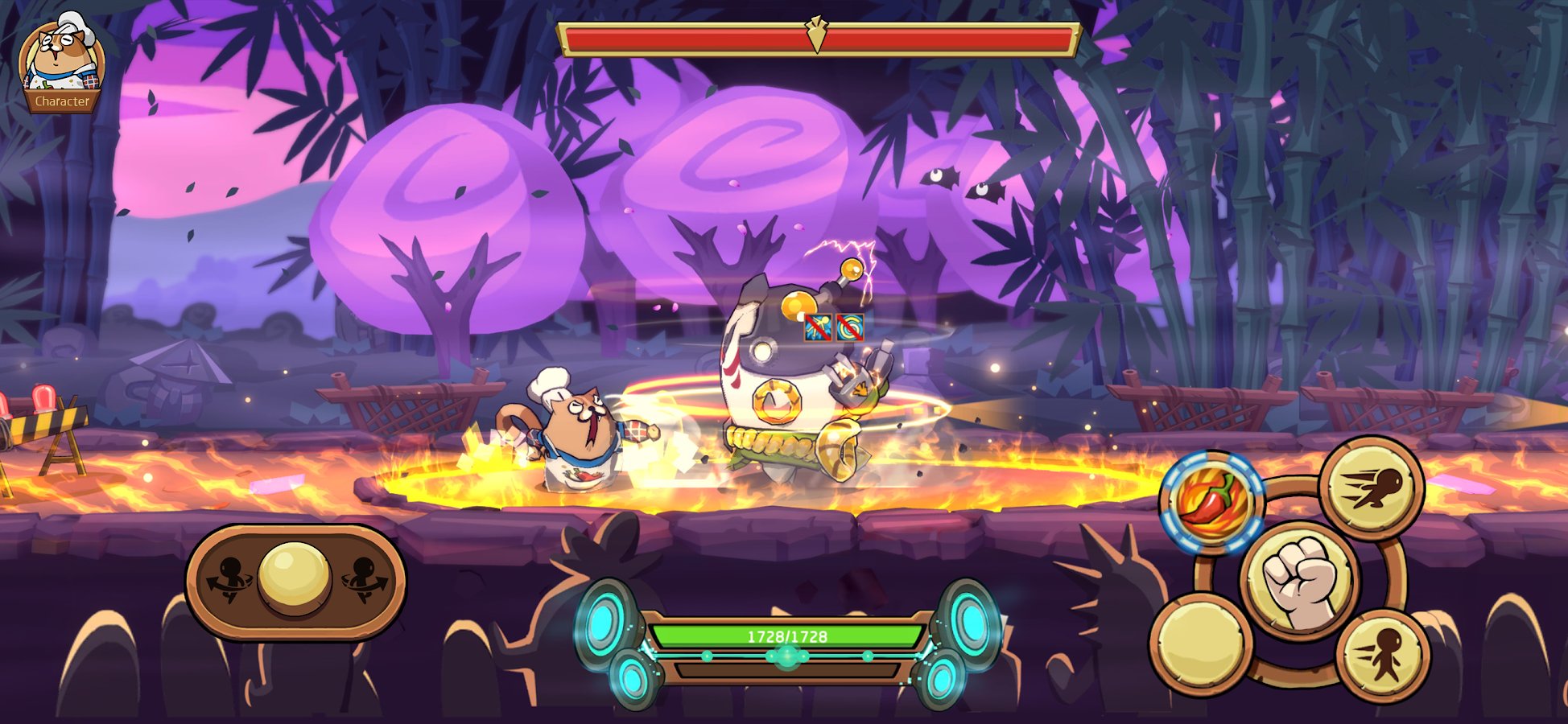Tap the blank round skill button

[x=1200, y=644]
